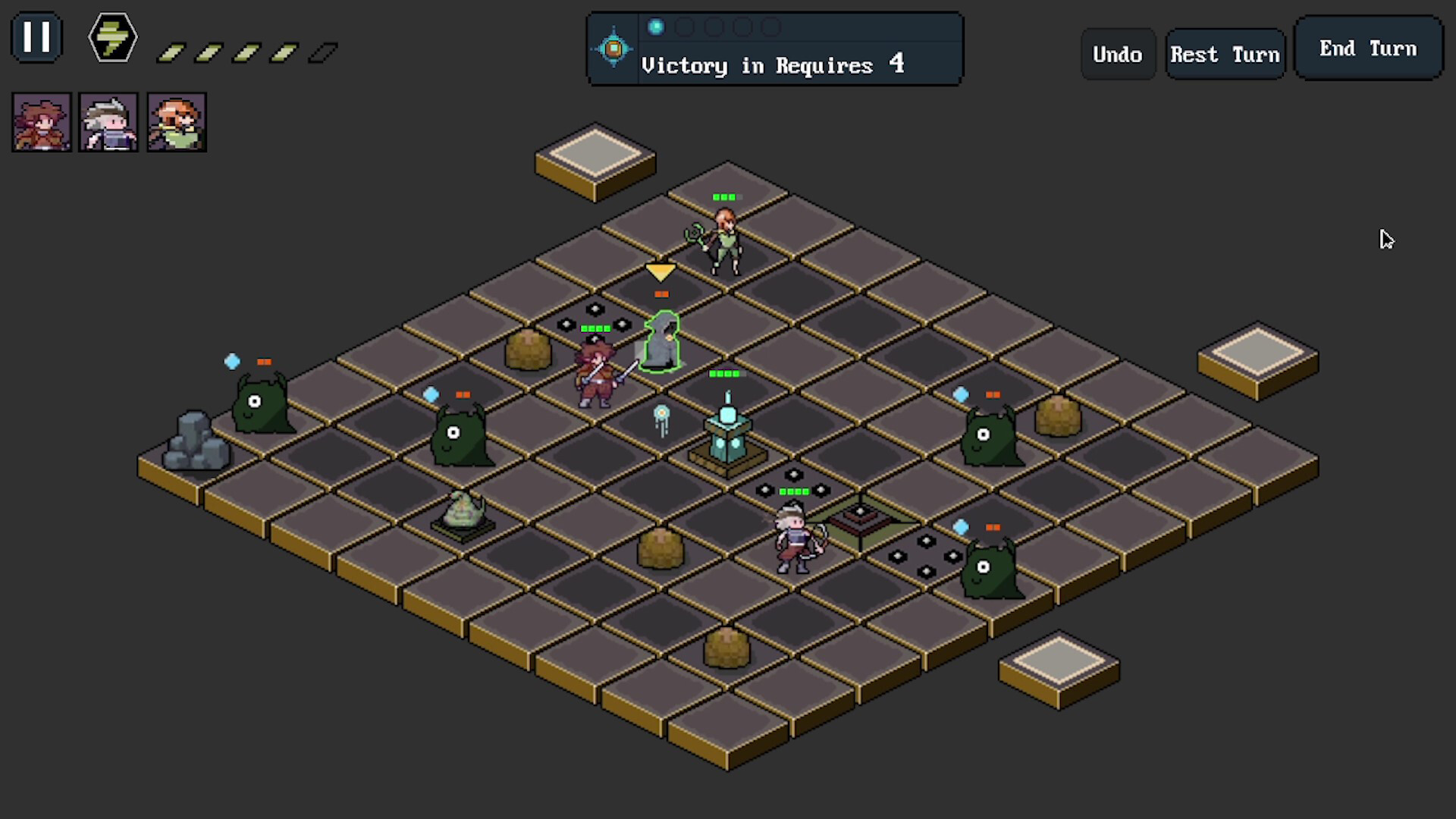This screenshot has height=819, width=1456.
Task: Click the filled progress dot above Victory text
Action: coord(655,27)
